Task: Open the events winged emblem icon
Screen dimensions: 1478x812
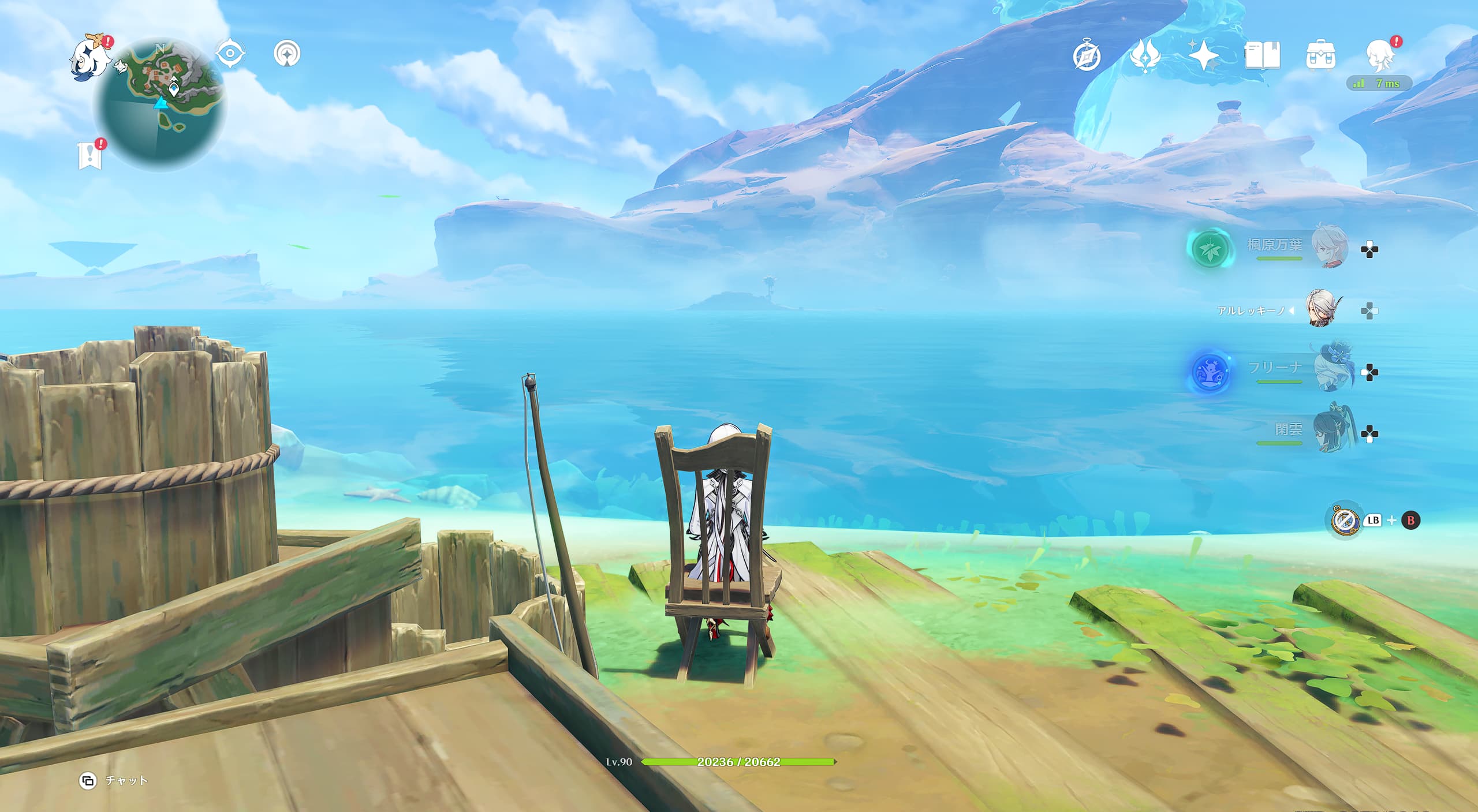Action: coord(1144,57)
